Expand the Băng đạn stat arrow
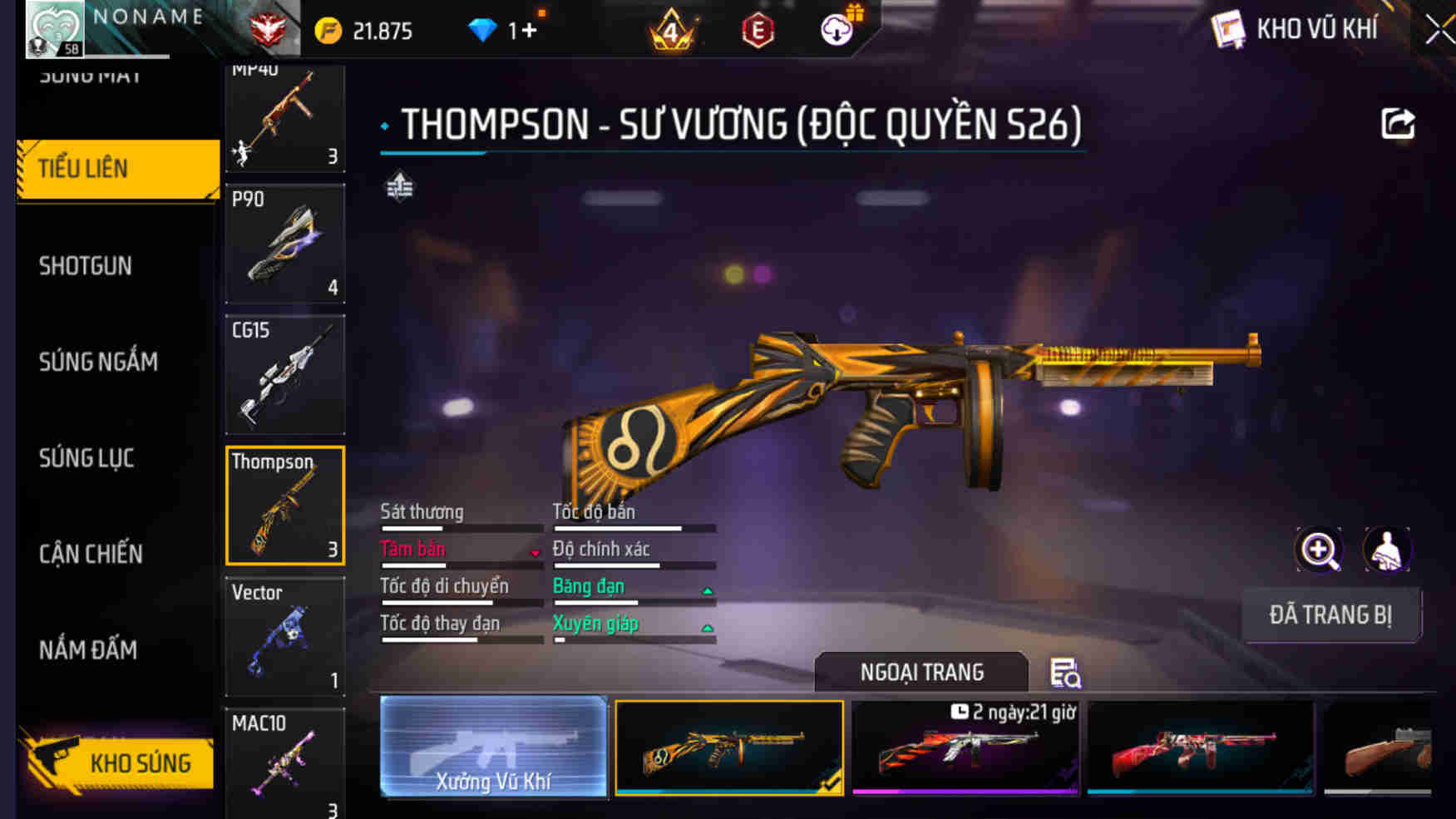The width and height of the screenshot is (1456, 819). click(706, 590)
